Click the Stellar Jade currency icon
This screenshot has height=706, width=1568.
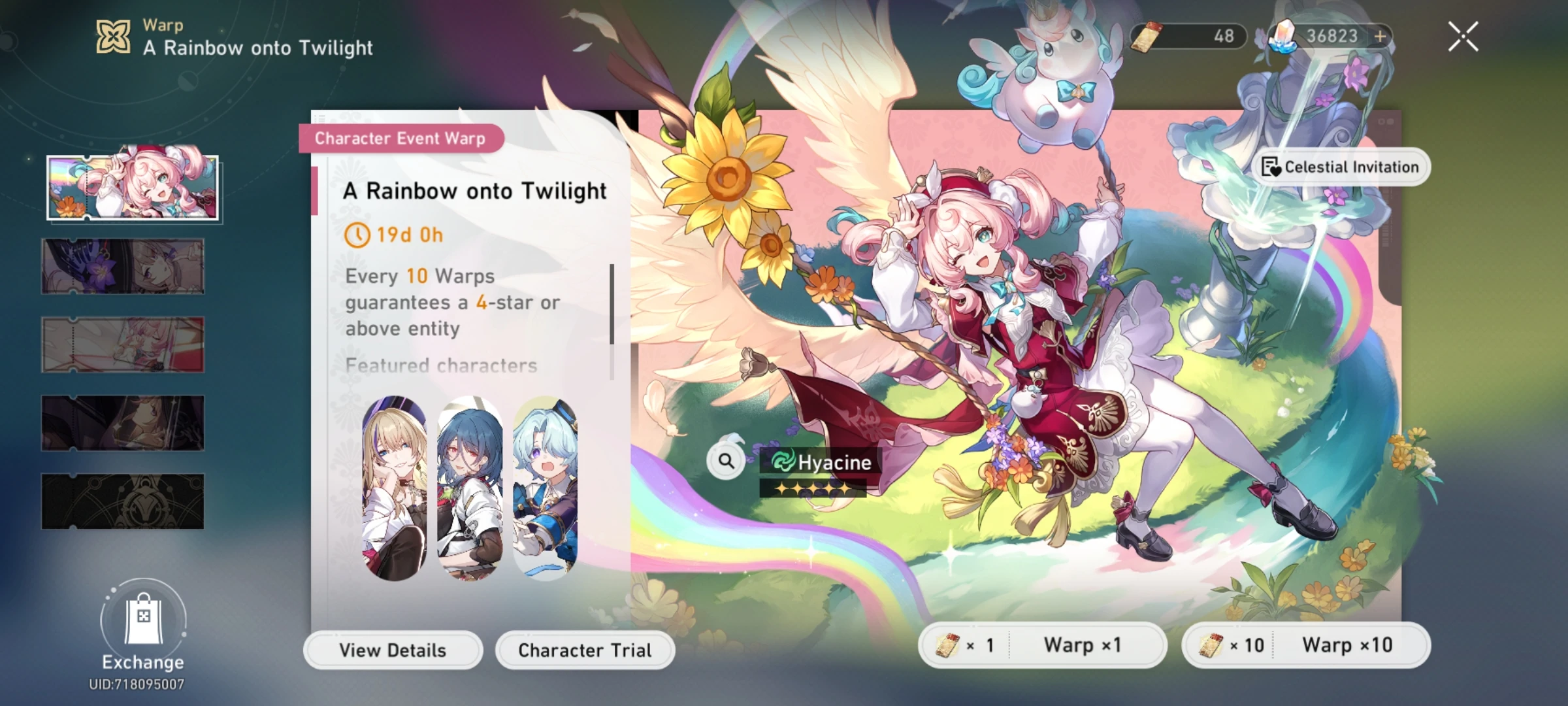point(1284,37)
